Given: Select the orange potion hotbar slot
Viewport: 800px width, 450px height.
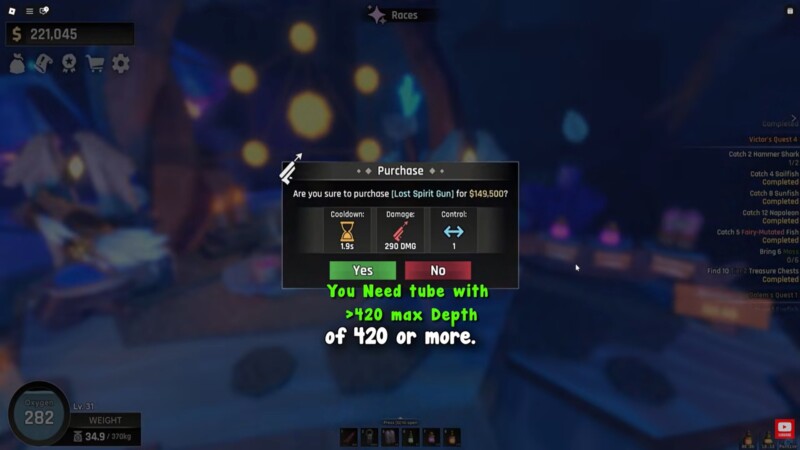Looking at the screenshot, I should click(452, 437).
